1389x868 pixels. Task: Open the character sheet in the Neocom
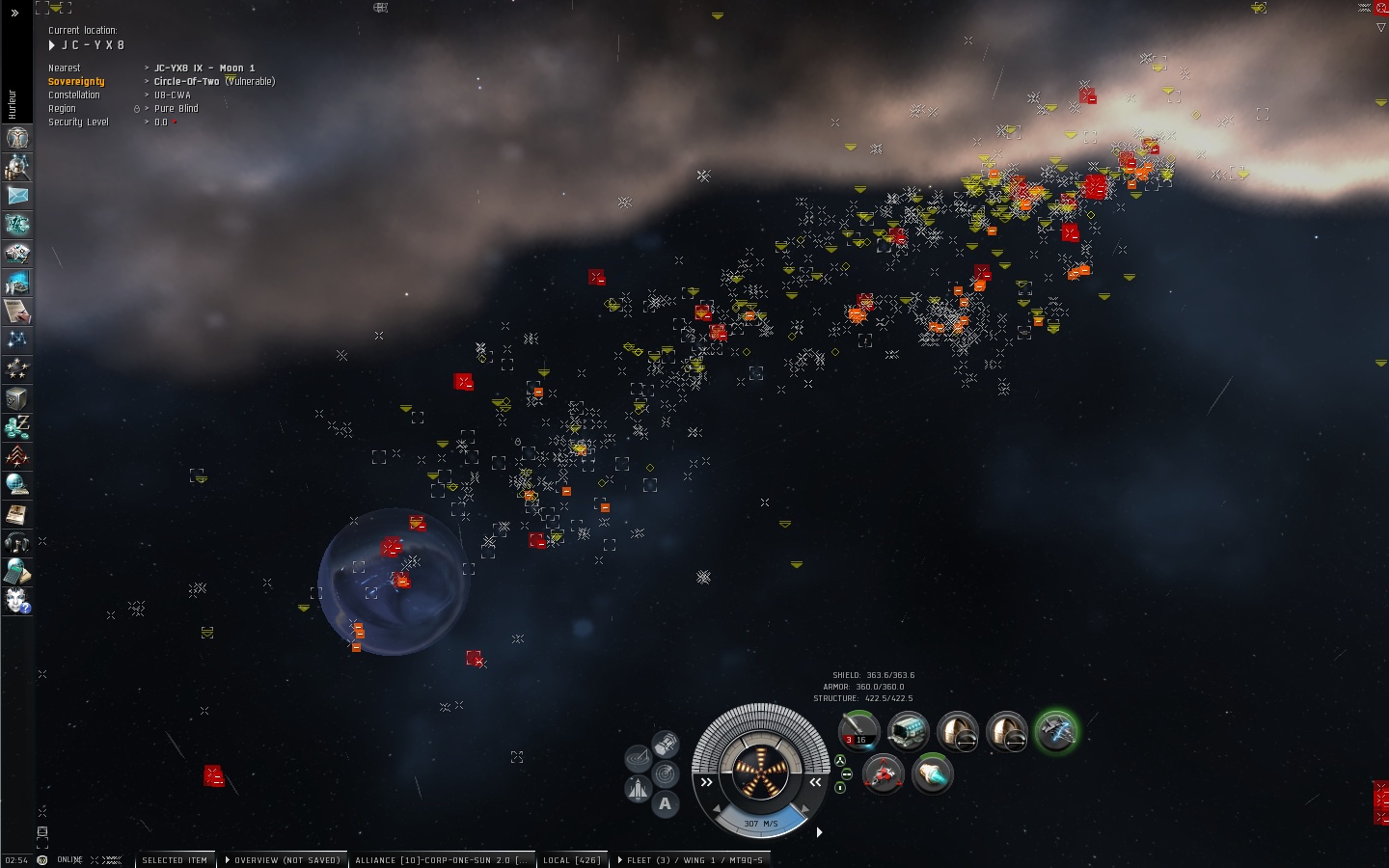click(x=17, y=138)
